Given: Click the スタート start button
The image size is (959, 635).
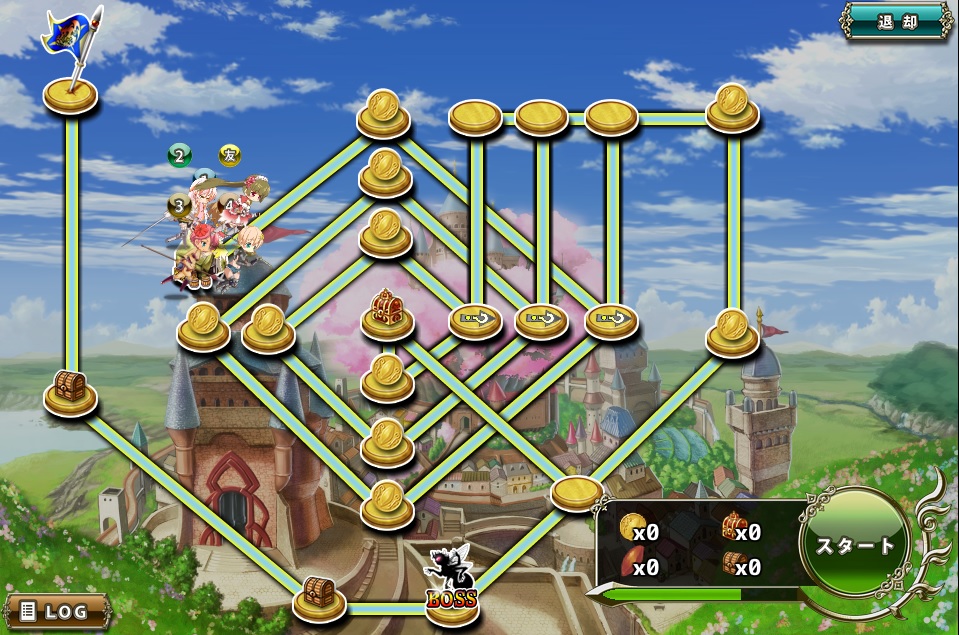Looking at the screenshot, I should pos(856,545).
